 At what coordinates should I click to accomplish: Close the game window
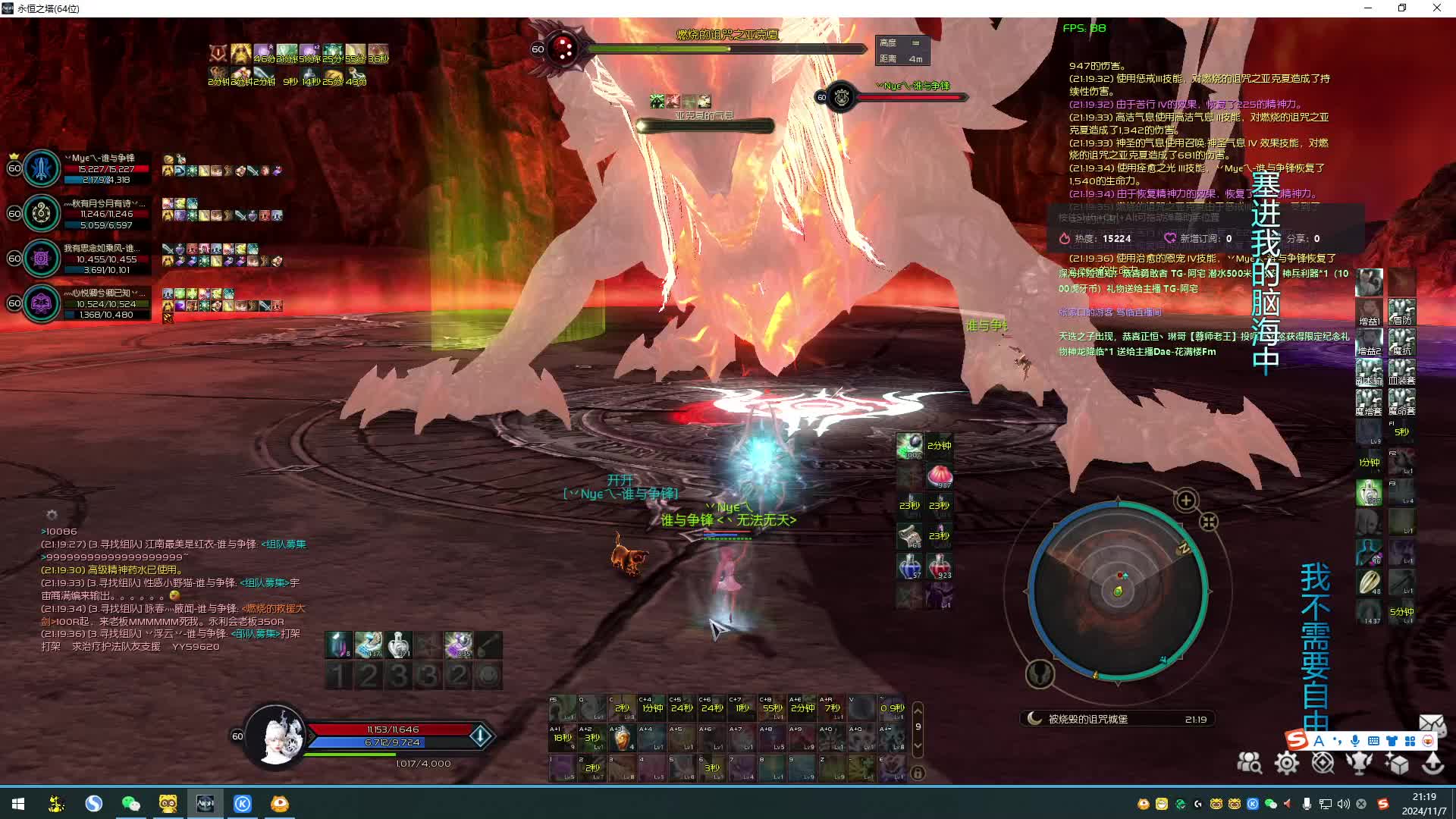click(1436, 8)
